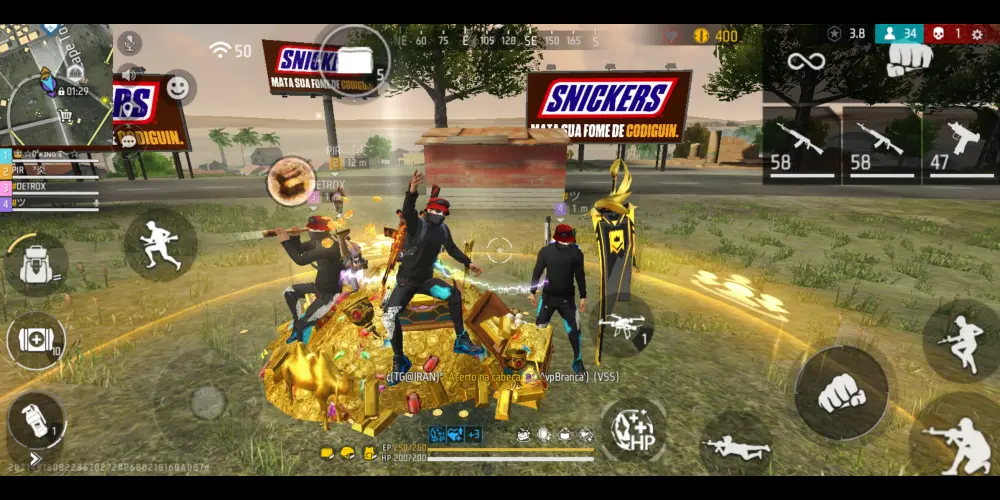Hit the large punch attack button
The image size is (1000, 500).
(x=841, y=393)
